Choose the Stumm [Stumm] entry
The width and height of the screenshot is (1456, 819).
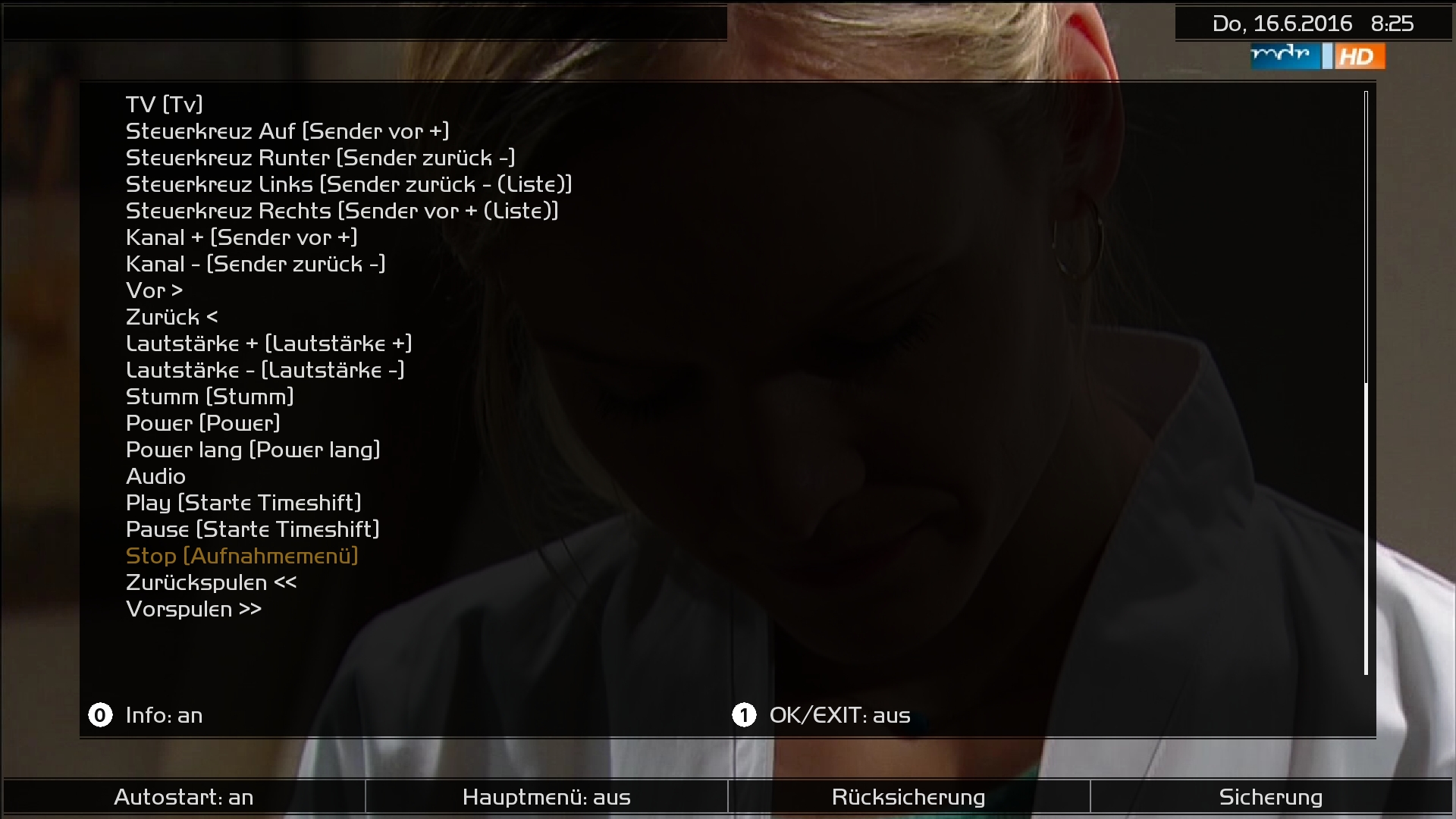(209, 397)
